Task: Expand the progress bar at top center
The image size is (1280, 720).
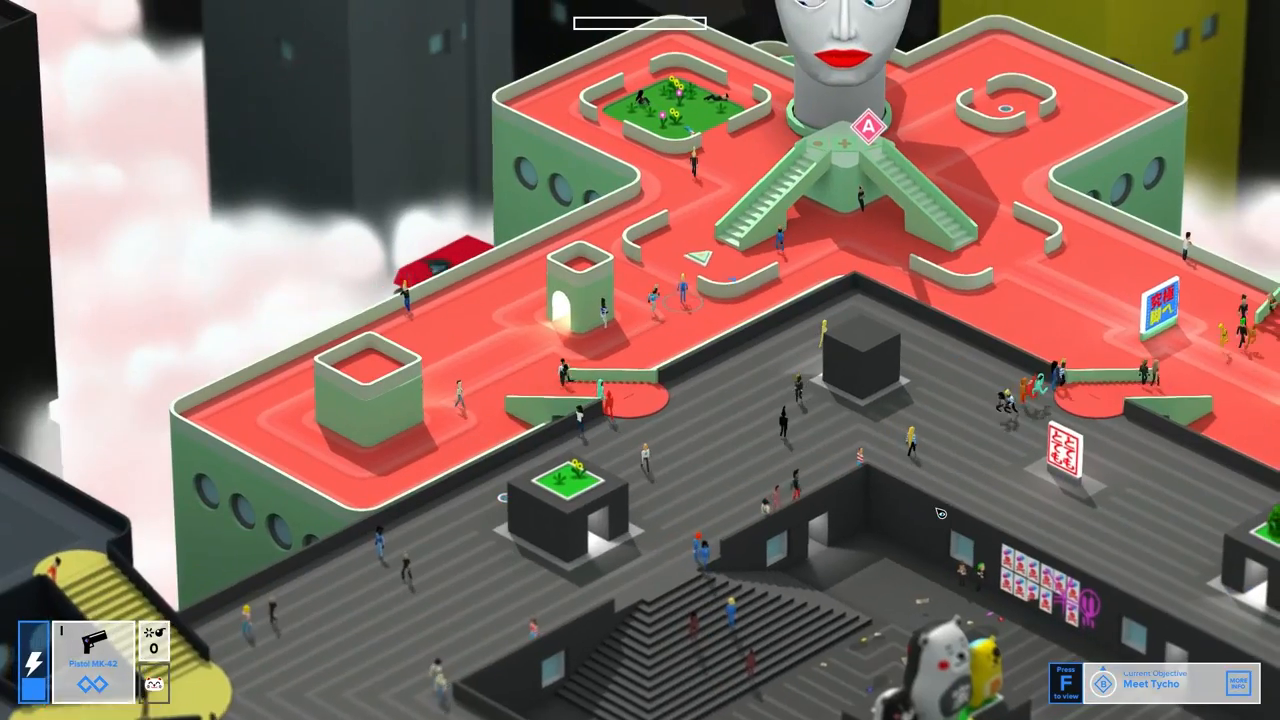Action: (639, 22)
